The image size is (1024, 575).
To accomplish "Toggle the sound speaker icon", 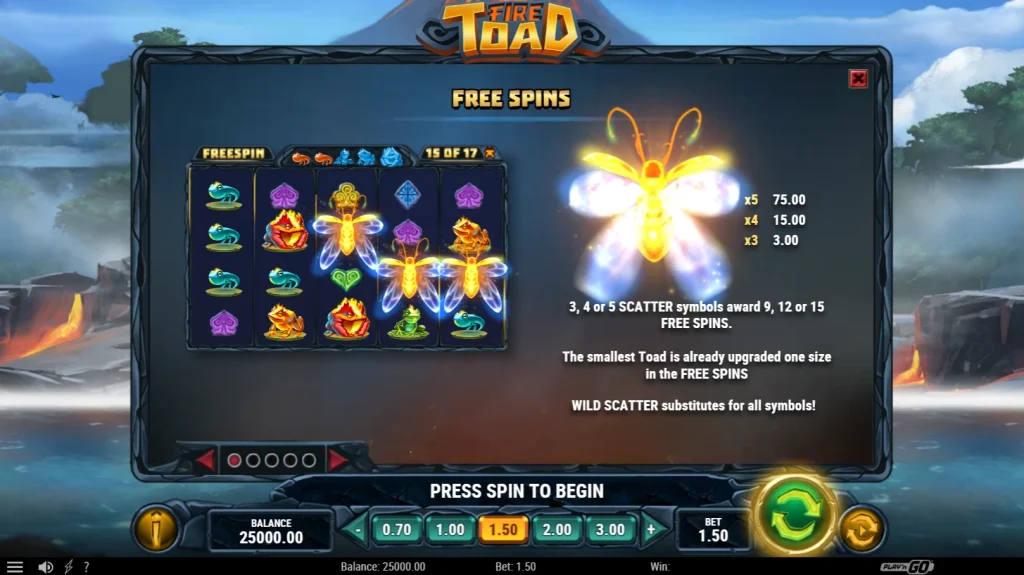I will (x=45, y=567).
